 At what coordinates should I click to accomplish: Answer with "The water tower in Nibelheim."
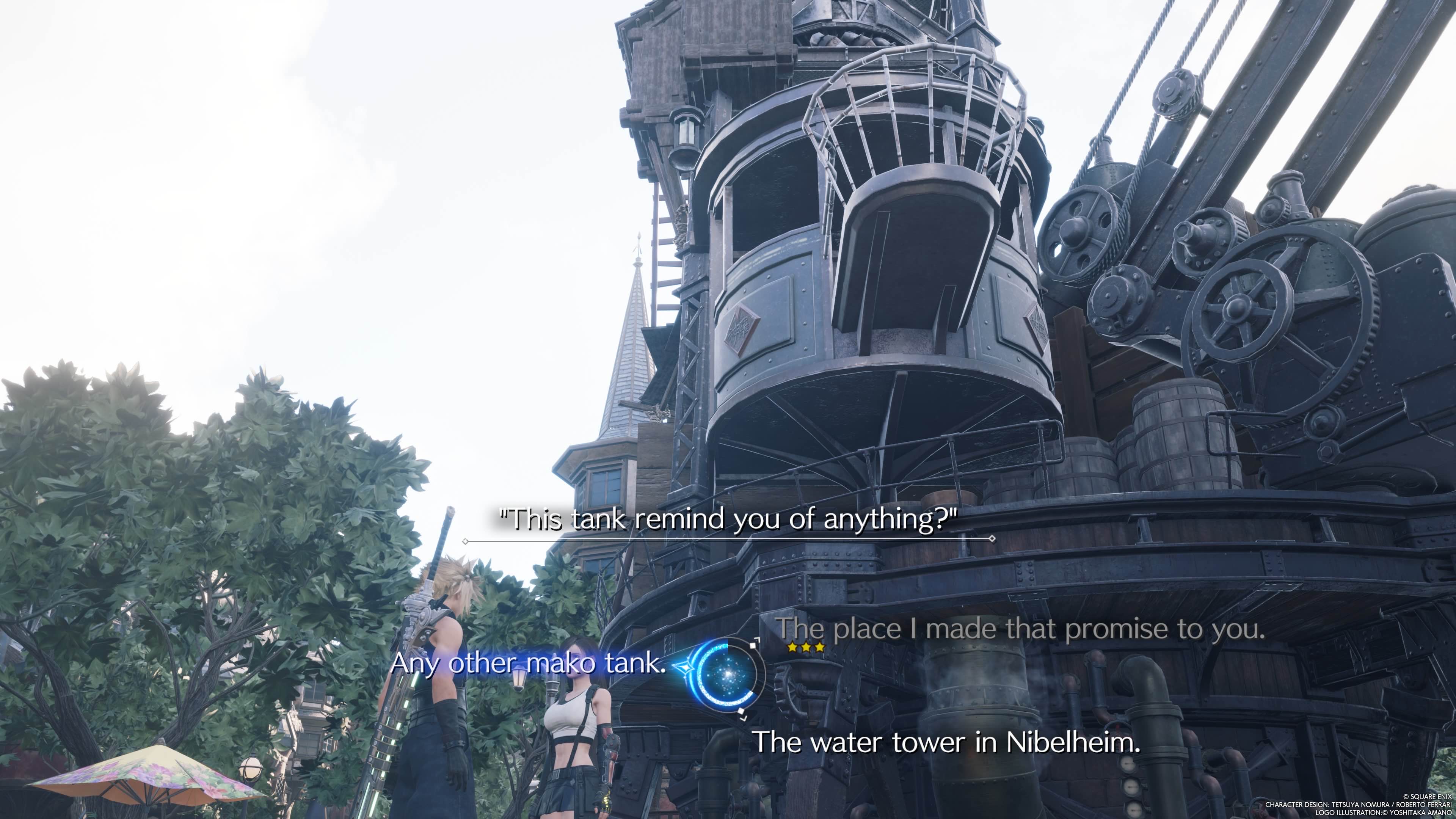click(x=947, y=742)
